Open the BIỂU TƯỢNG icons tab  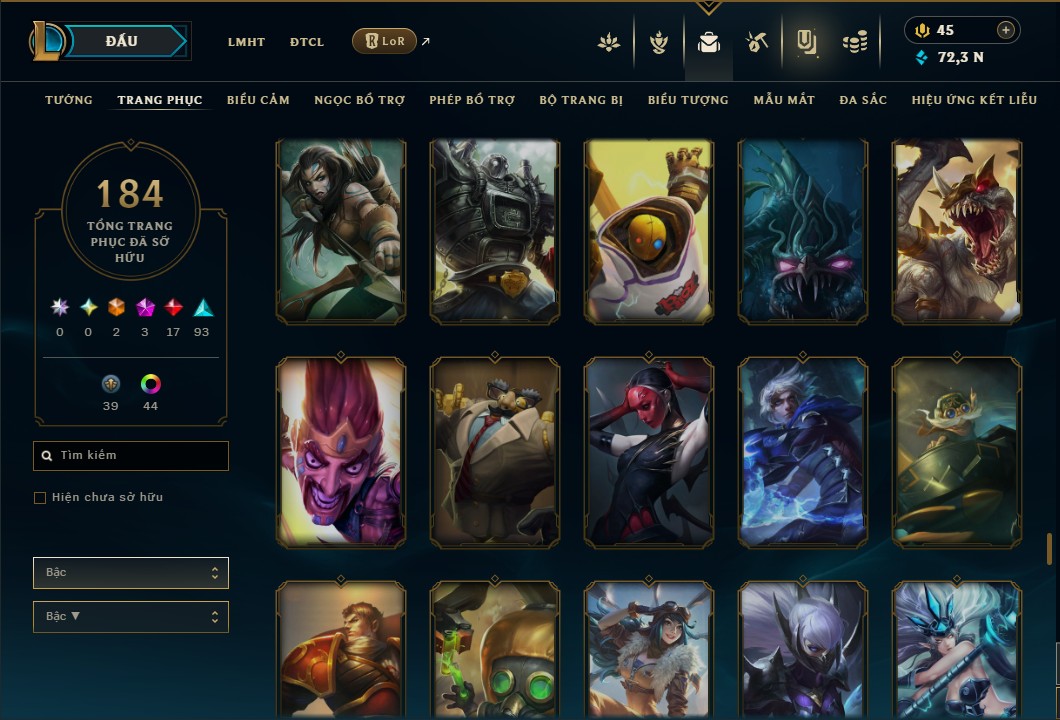tap(688, 100)
